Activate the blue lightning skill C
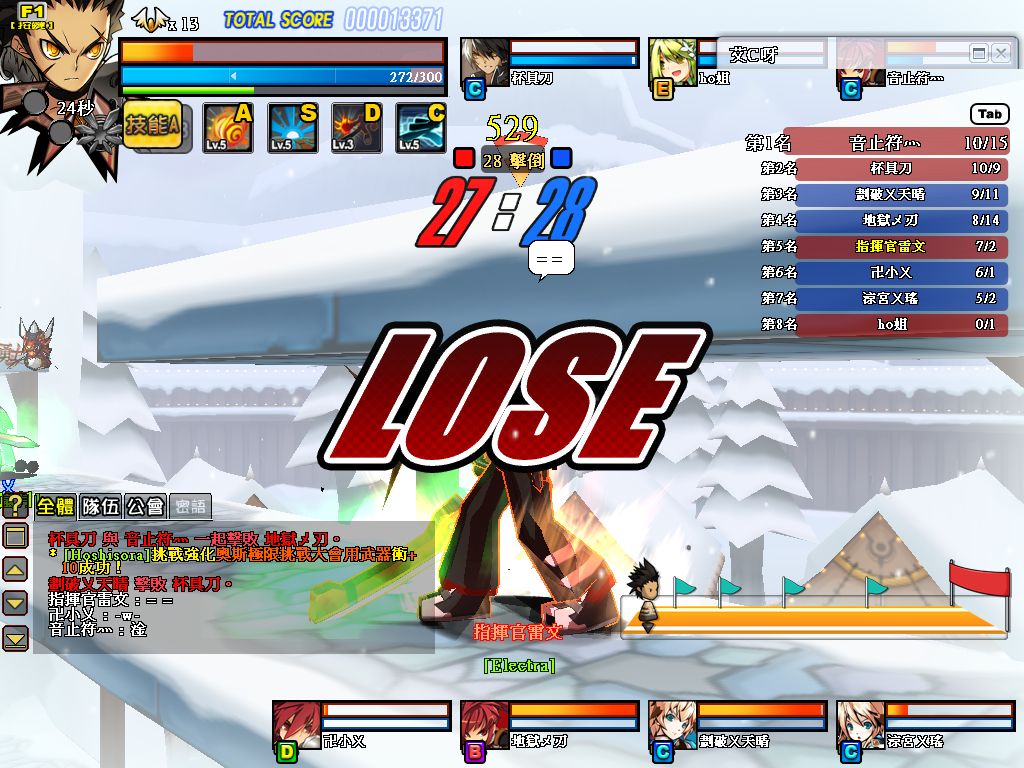Viewport: 1024px width, 768px height. [x=421, y=128]
